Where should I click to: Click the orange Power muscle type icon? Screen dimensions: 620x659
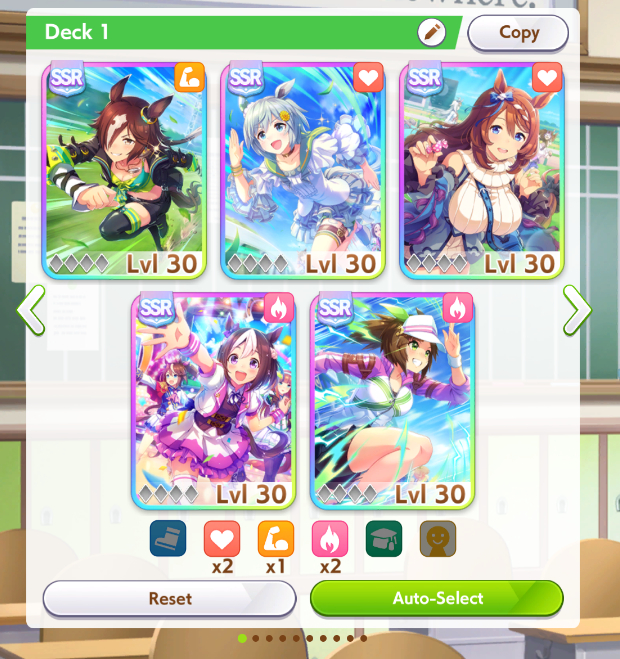[x=276, y=538]
